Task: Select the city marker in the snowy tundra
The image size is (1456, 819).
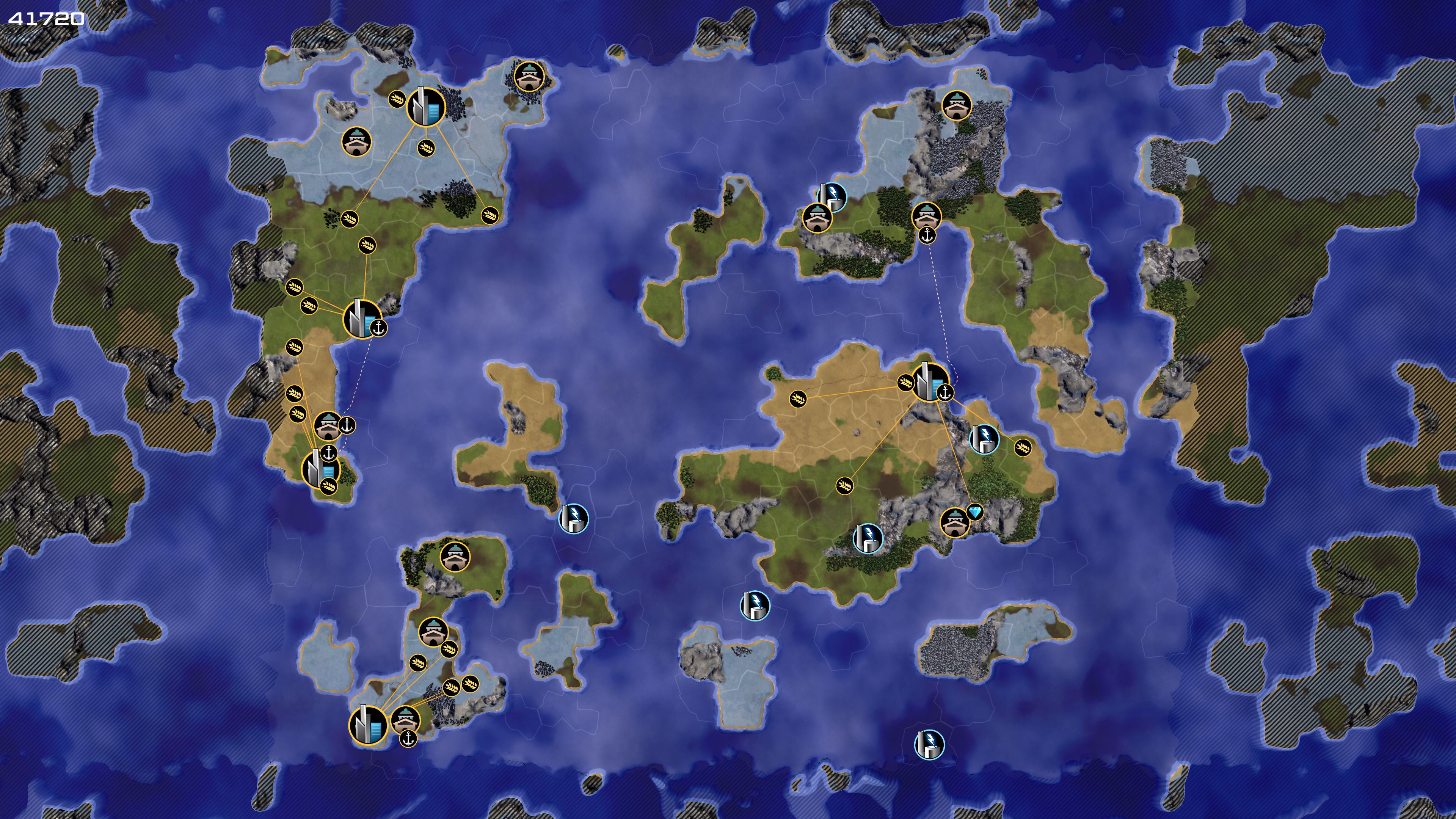Action: click(425, 106)
